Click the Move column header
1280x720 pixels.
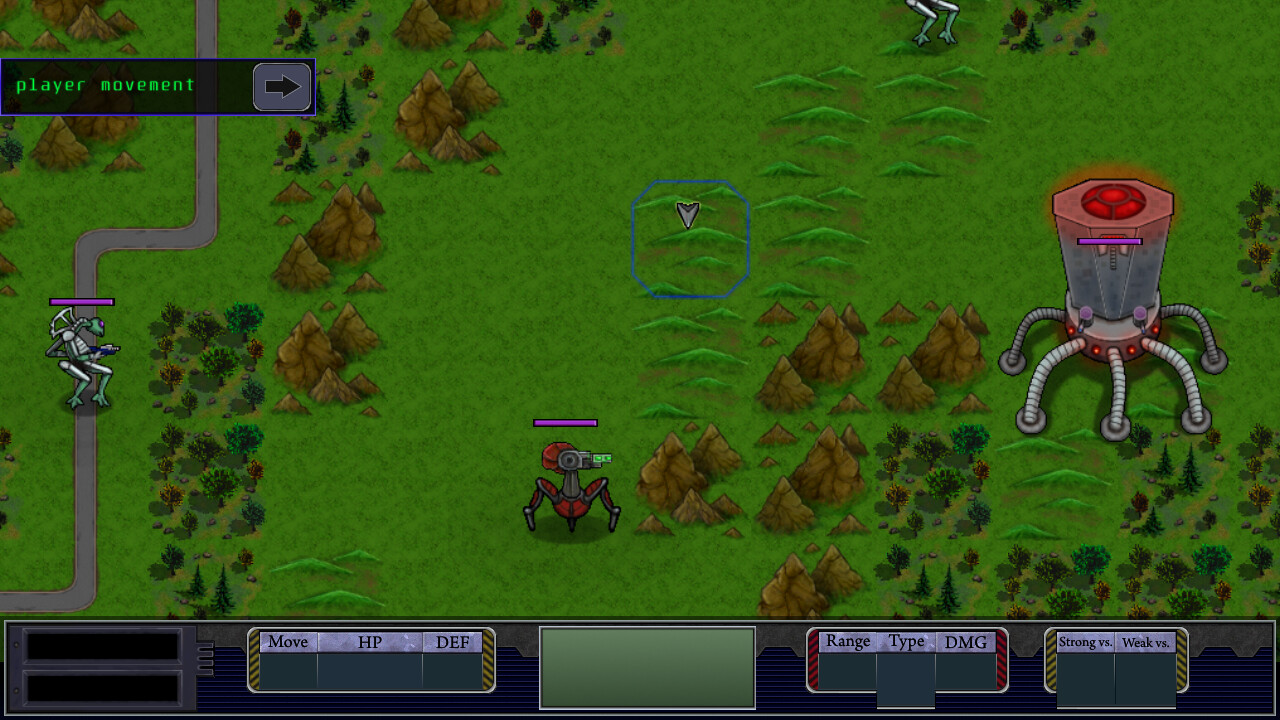(287, 642)
